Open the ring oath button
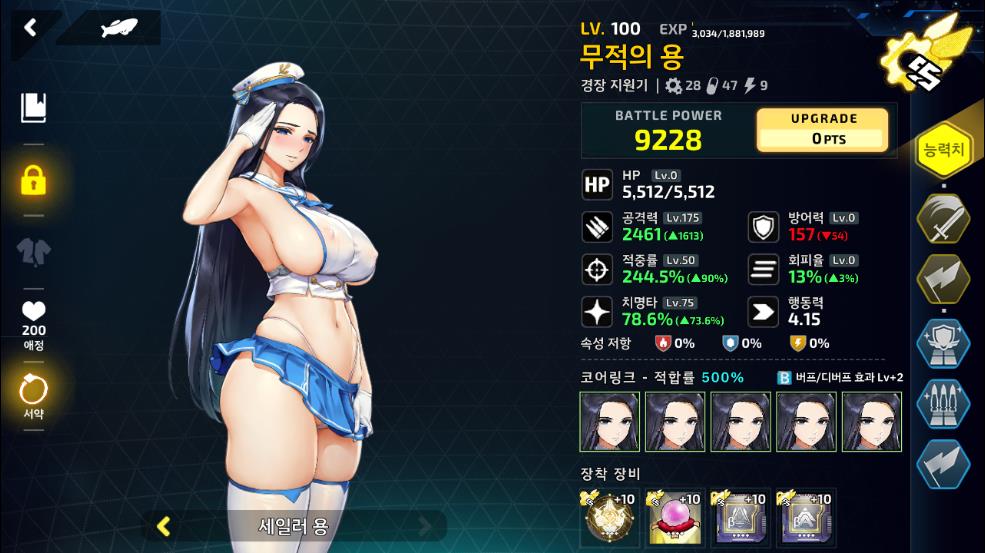Viewport: 985px width, 553px height. pos(33,392)
